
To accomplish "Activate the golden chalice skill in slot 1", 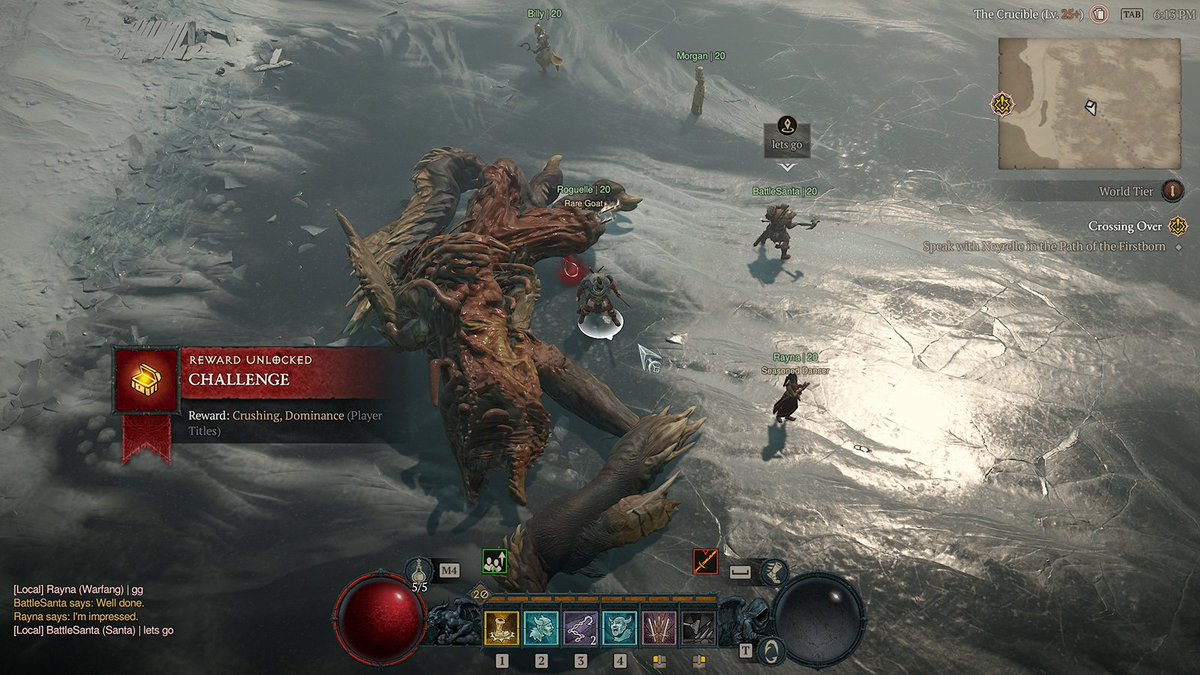I will (502, 628).
